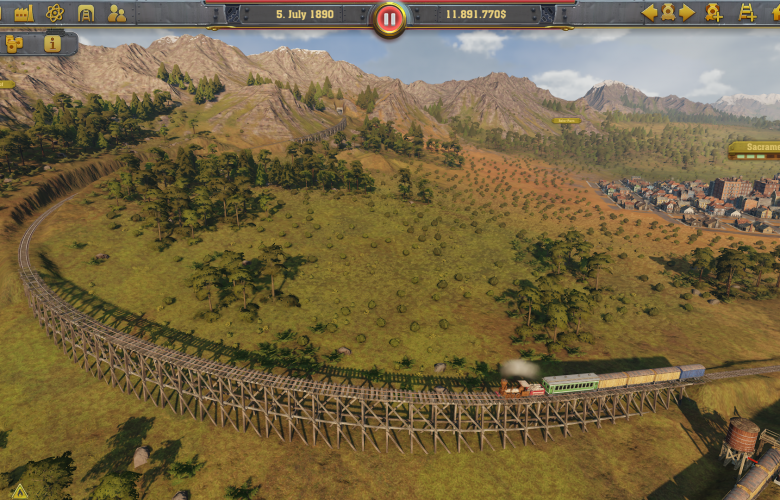
Task: Buy a new train with locomotive-plus icon
Action: 714,13
